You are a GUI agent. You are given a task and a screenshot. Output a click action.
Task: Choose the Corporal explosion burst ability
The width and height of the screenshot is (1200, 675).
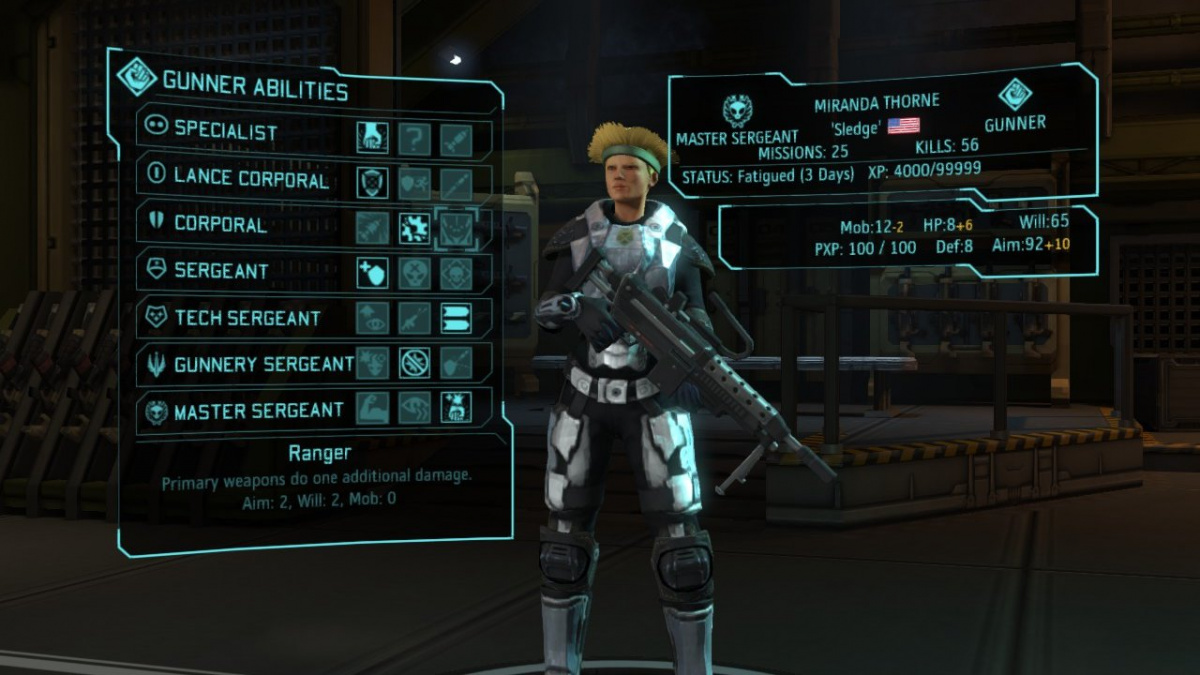(415, 228)
